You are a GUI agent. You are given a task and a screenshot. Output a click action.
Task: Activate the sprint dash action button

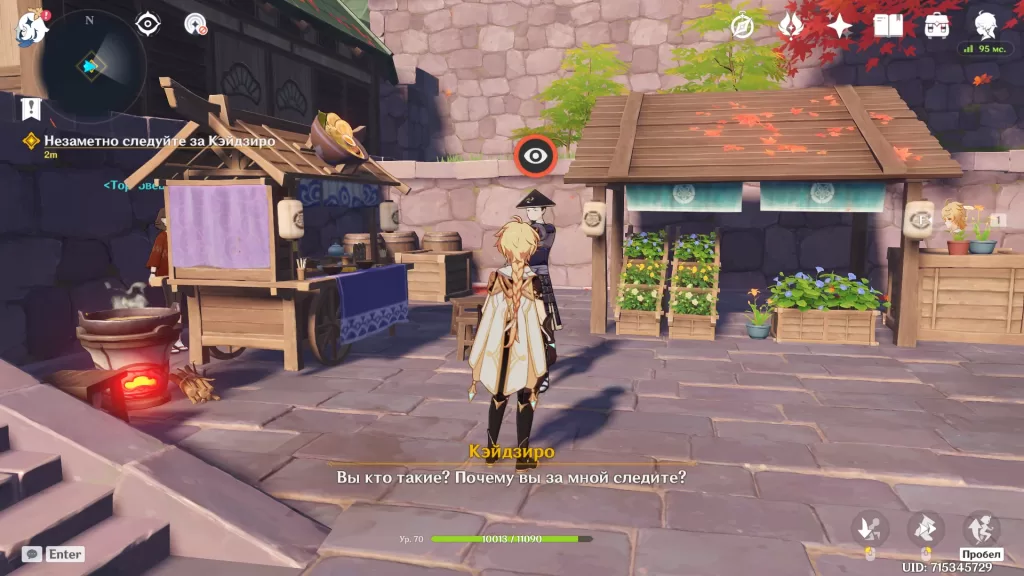[925, 527]
